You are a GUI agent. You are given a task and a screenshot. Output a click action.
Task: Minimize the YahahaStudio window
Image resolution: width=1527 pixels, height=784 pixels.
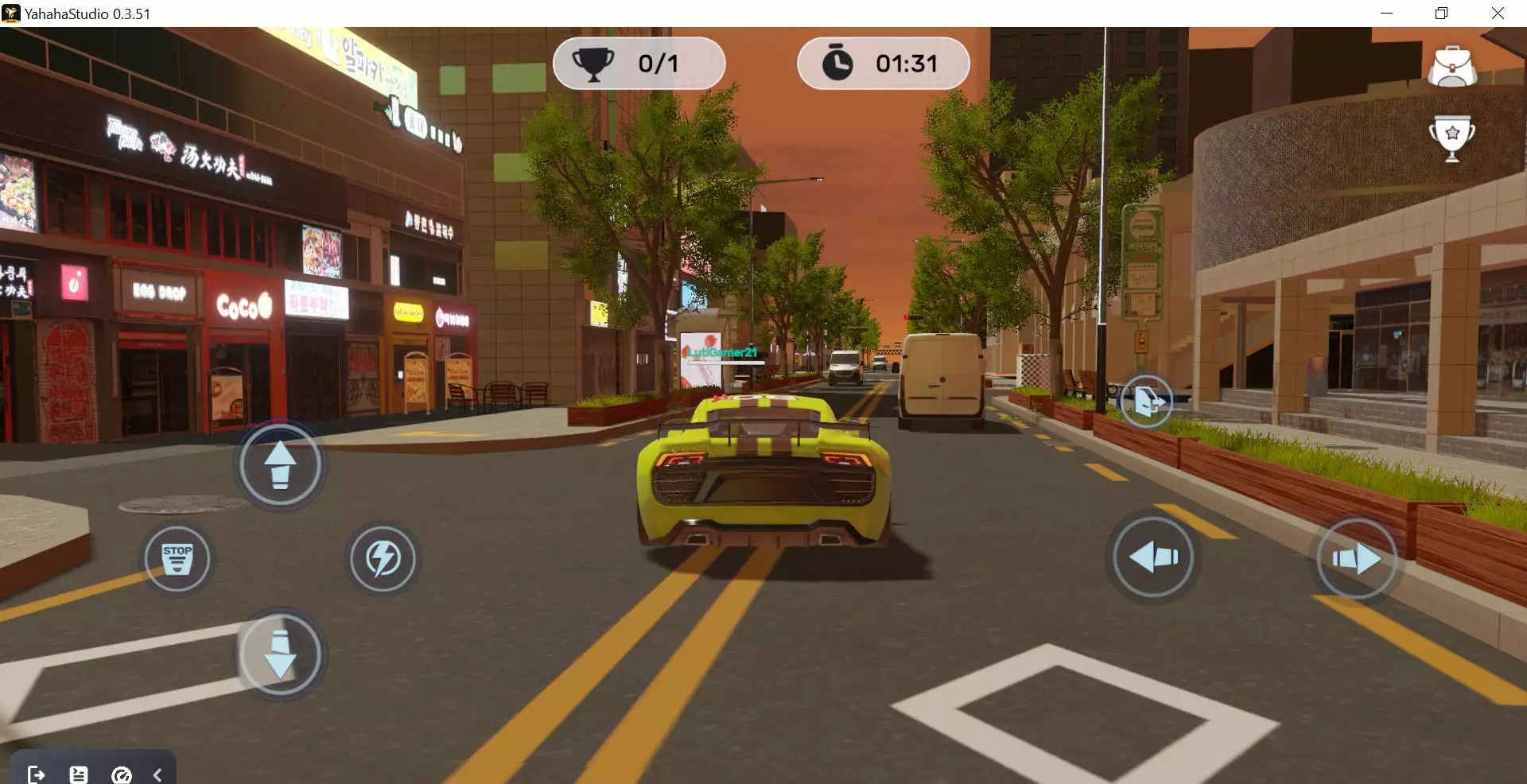[1386, 14]
